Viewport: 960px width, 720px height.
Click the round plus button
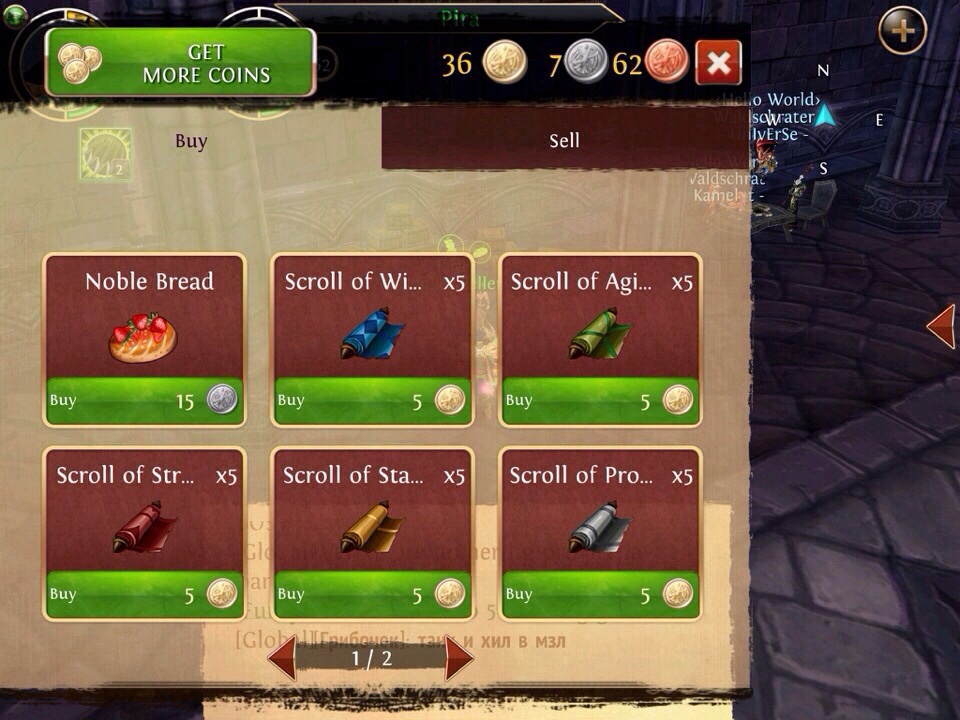point(902,31)
